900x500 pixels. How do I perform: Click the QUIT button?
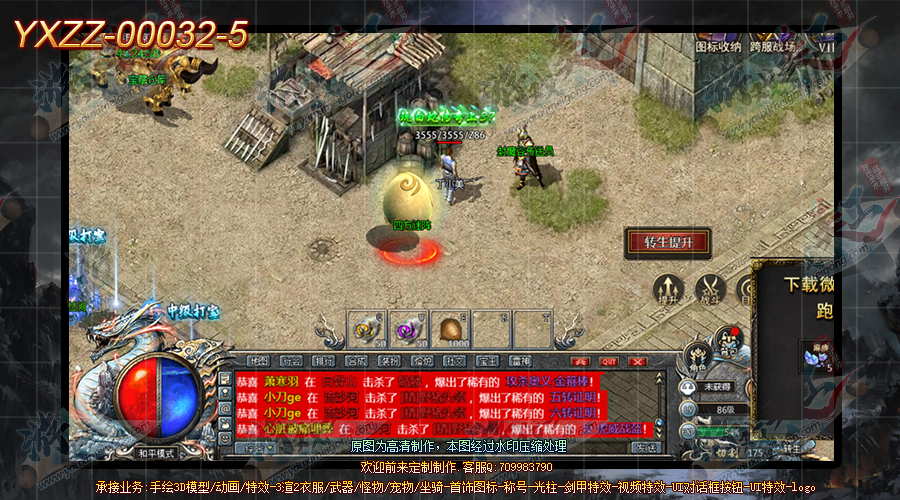(x=610, y=361)
